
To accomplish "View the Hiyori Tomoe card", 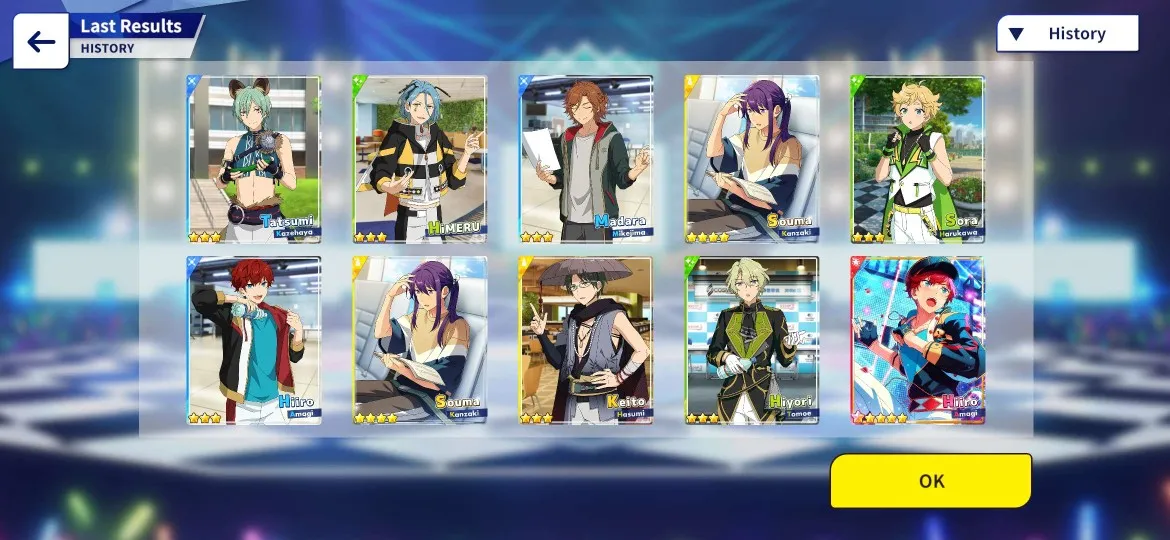I will pos(752,340).
